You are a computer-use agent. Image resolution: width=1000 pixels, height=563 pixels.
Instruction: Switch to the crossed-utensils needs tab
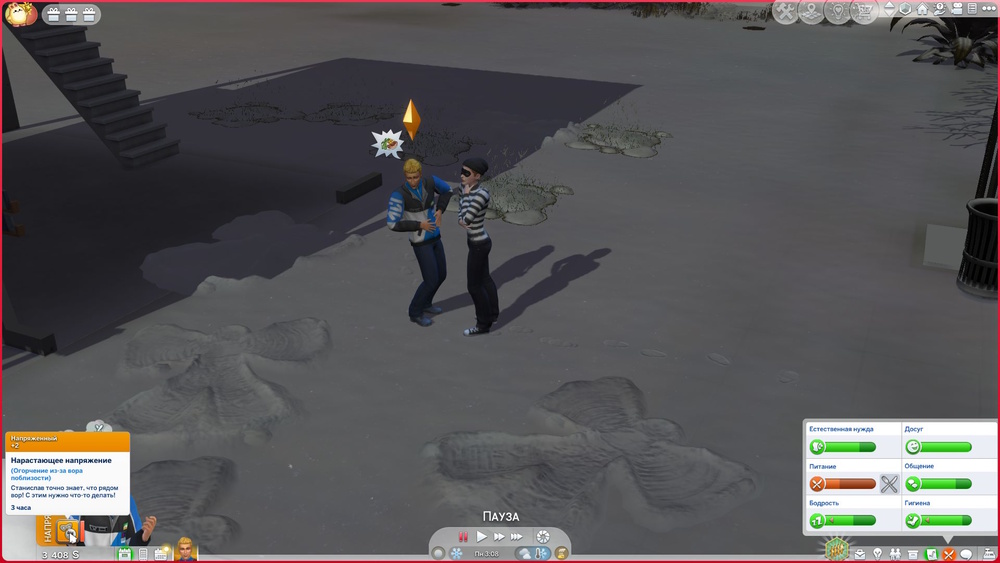pos(948,554)
